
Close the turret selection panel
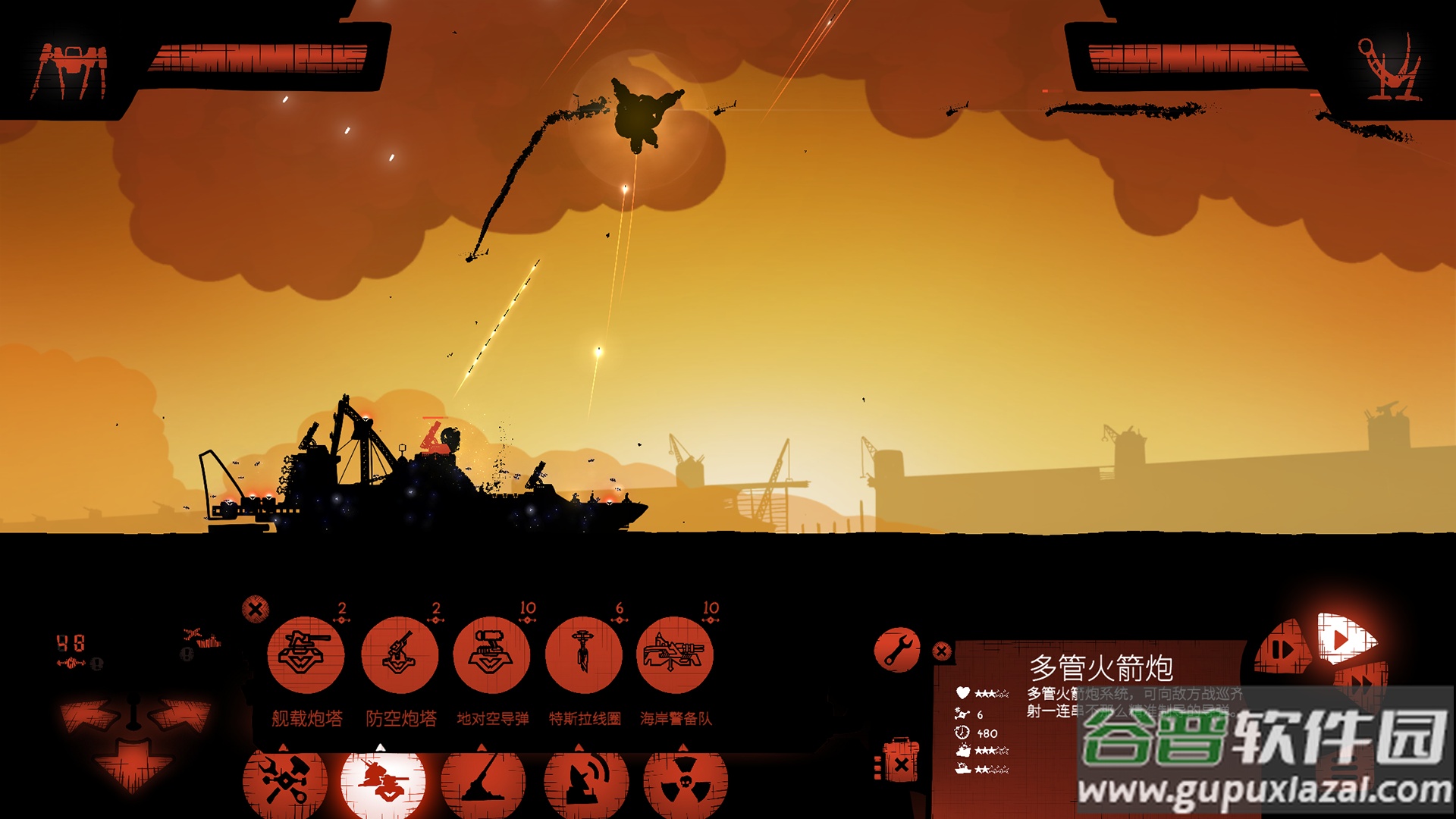coord(256,608)
